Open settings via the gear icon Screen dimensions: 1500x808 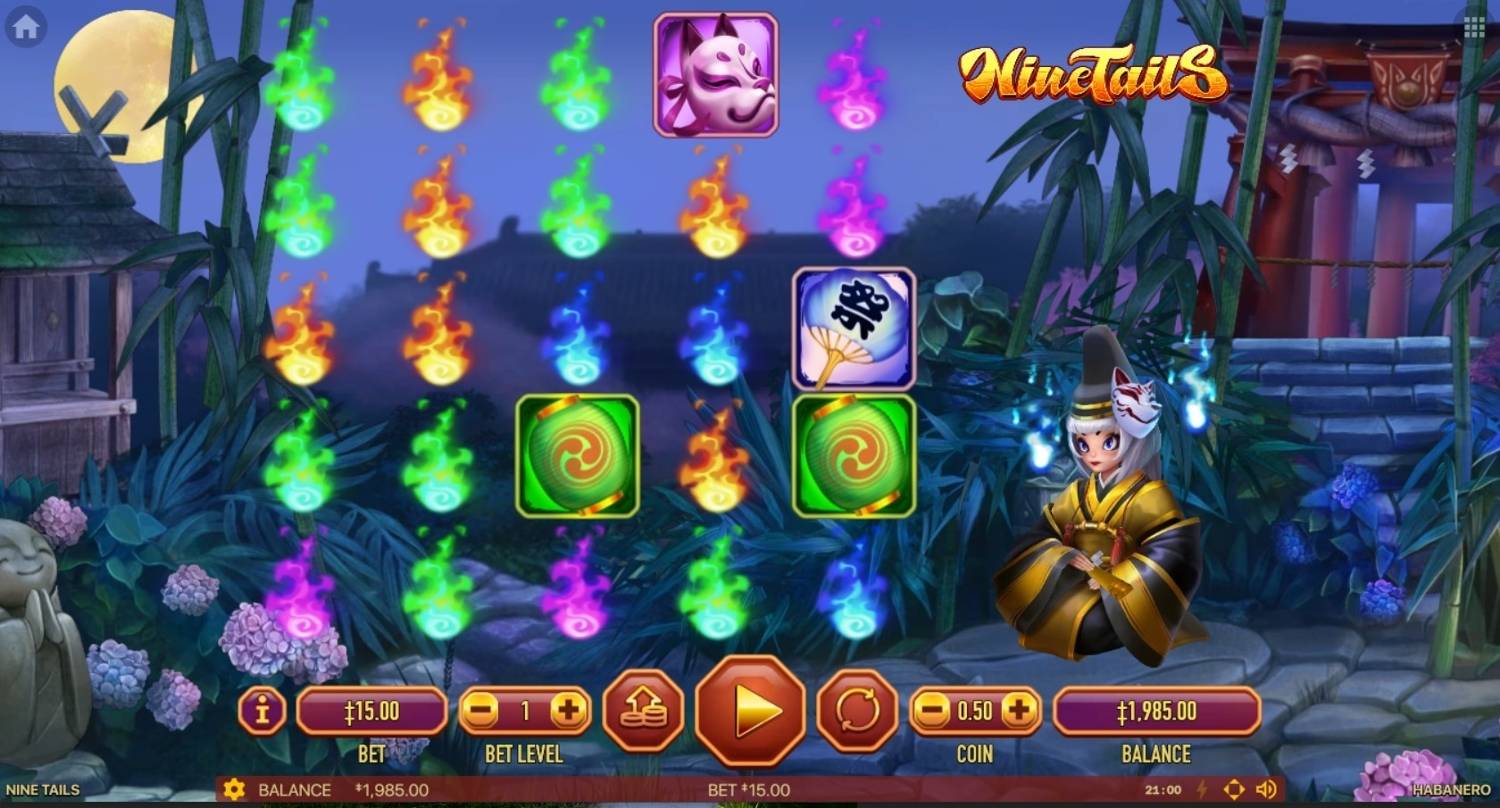click(x=234, y=790)
